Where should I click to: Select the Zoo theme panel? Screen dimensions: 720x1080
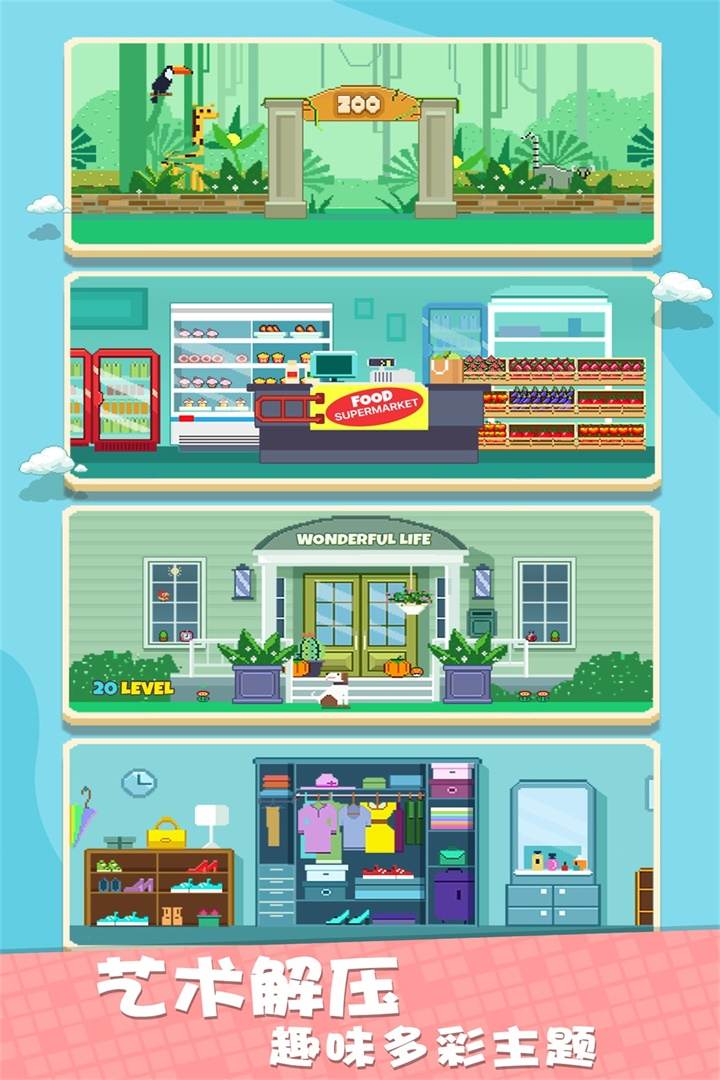tap(360, 145)
